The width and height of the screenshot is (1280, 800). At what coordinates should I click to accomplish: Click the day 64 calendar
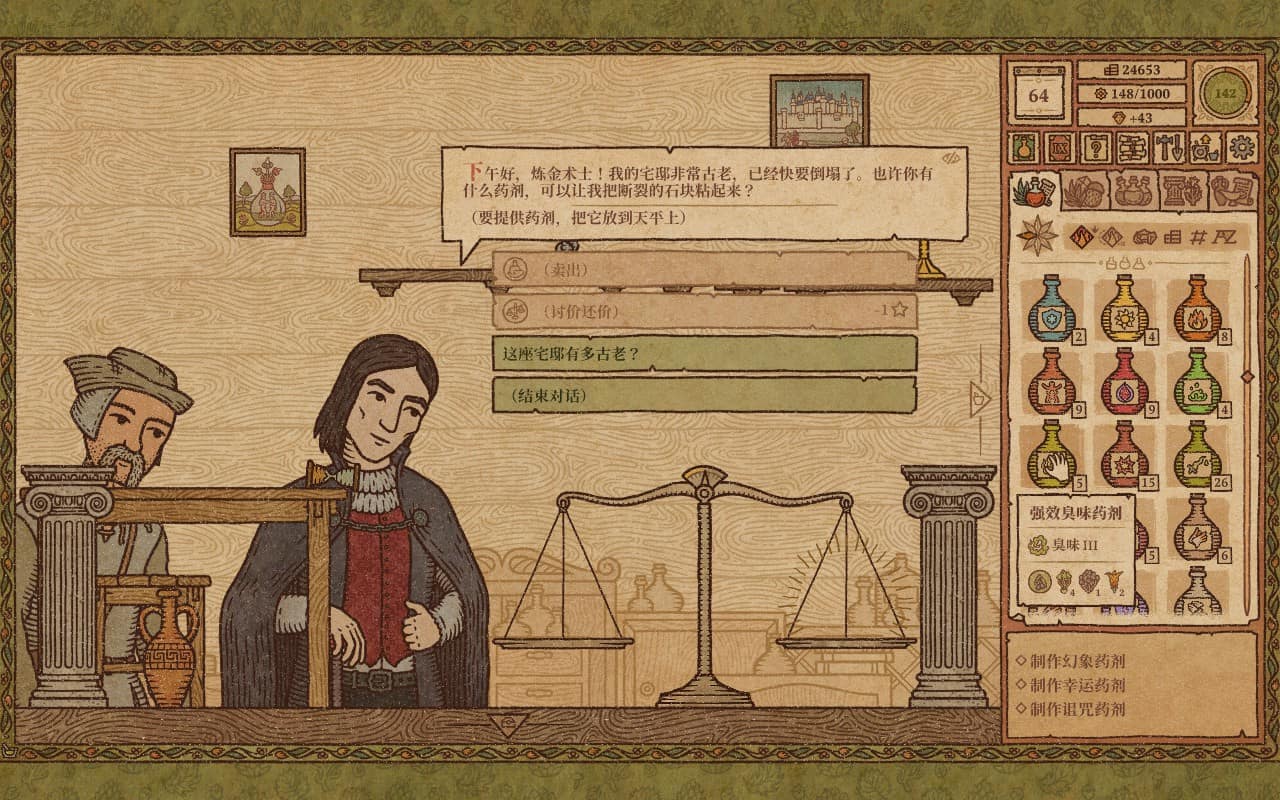click(x=1039, y=96)
